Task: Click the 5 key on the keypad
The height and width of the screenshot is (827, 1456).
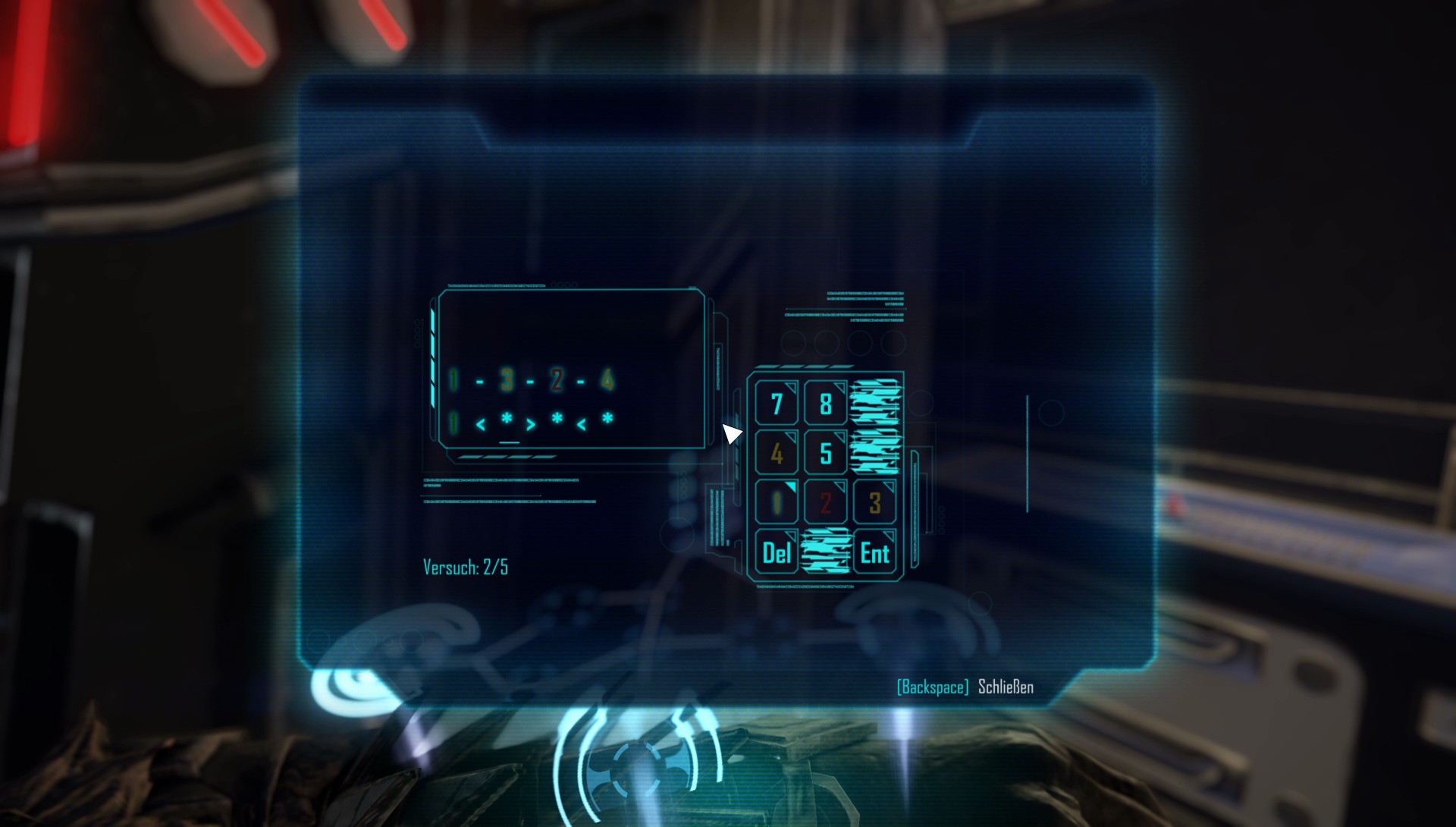Action: click(826, 453)
